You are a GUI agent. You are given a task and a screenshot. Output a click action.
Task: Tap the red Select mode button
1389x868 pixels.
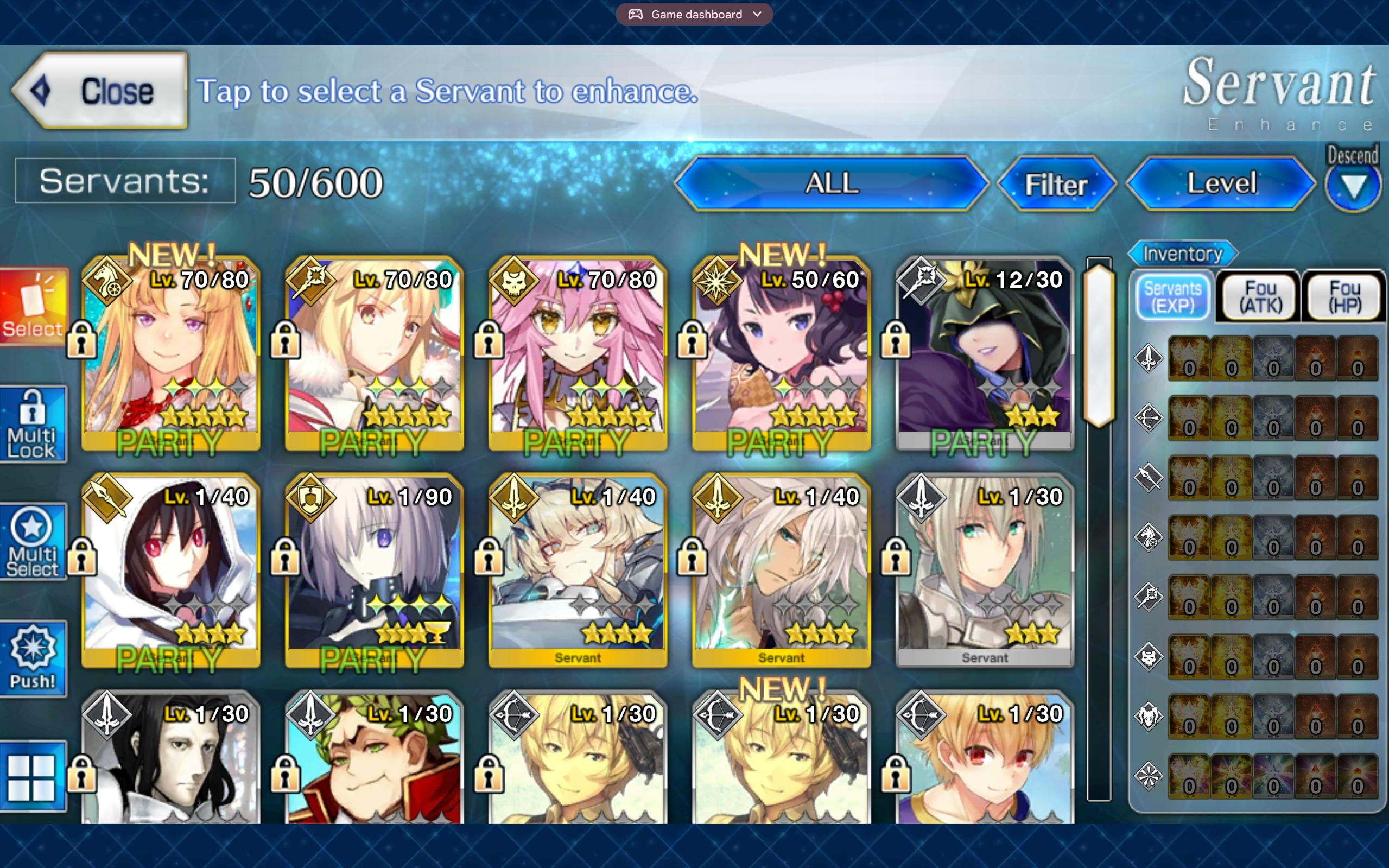pyautogui.click(x=33, y=308)
